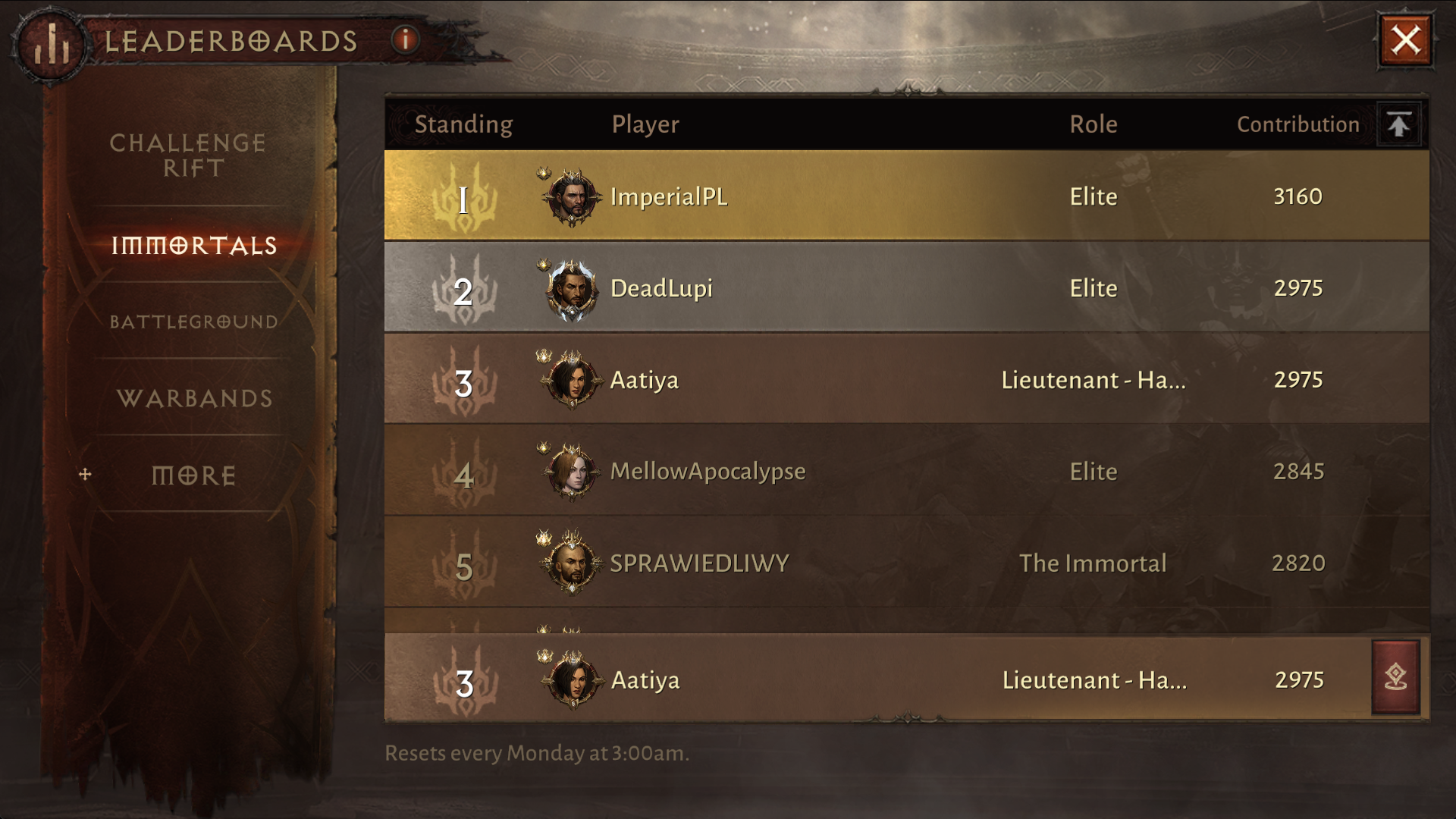Select the Immortals leaderboard tab
The width and height of the screenshot is (1456, 819).
pos(194,246)
